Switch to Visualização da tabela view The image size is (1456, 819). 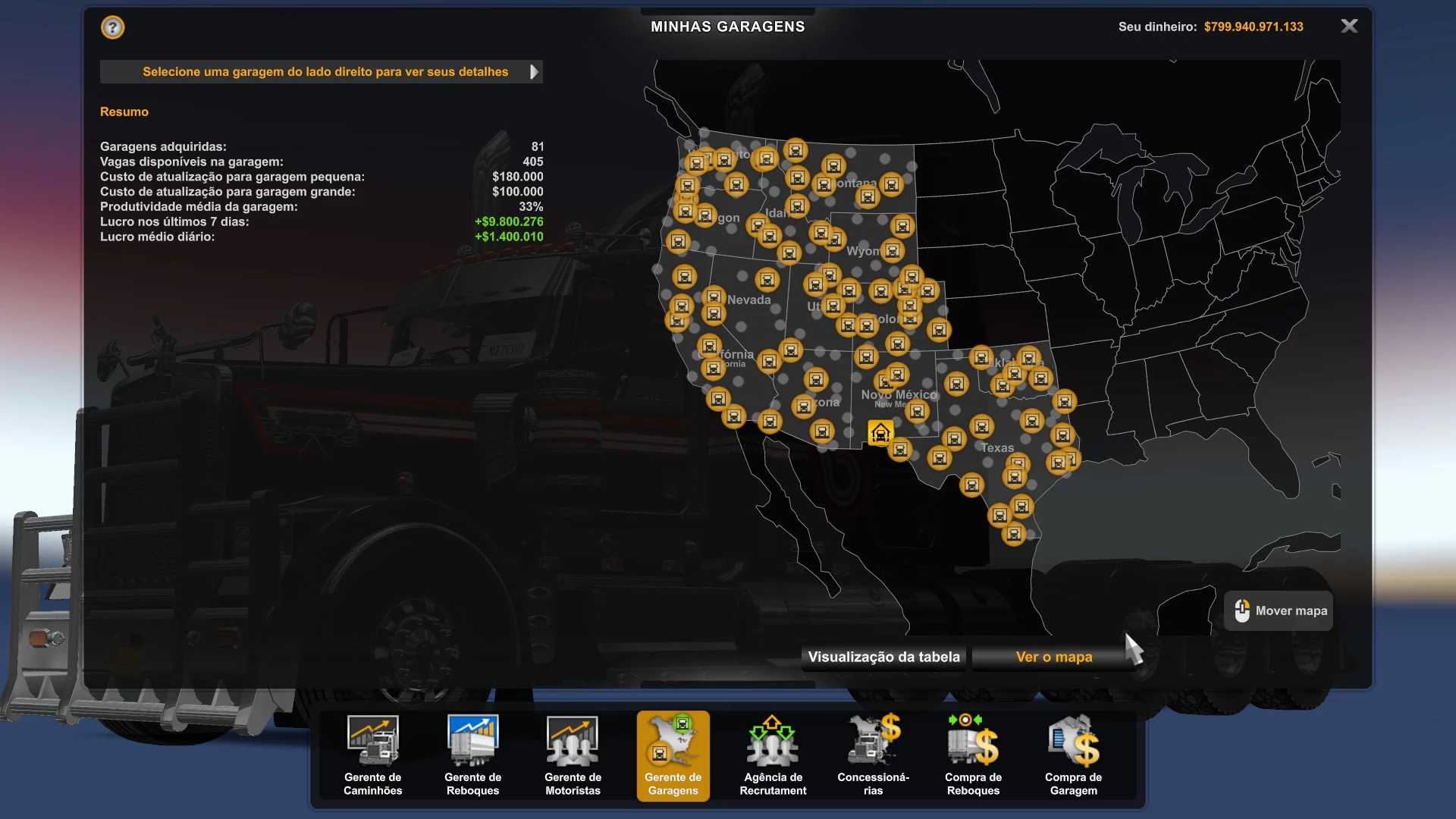(x=883, y=657)
